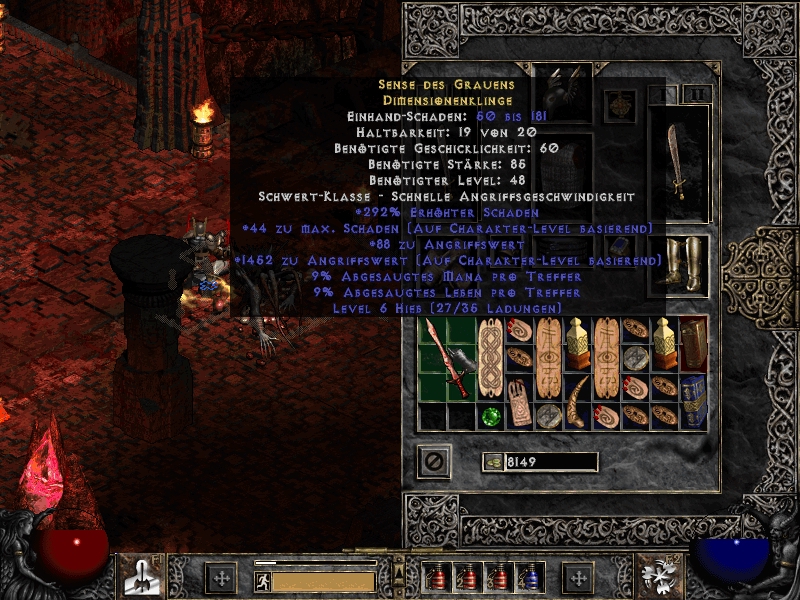
Task: Close the inventory panel
Action: [x=434, y=462]
